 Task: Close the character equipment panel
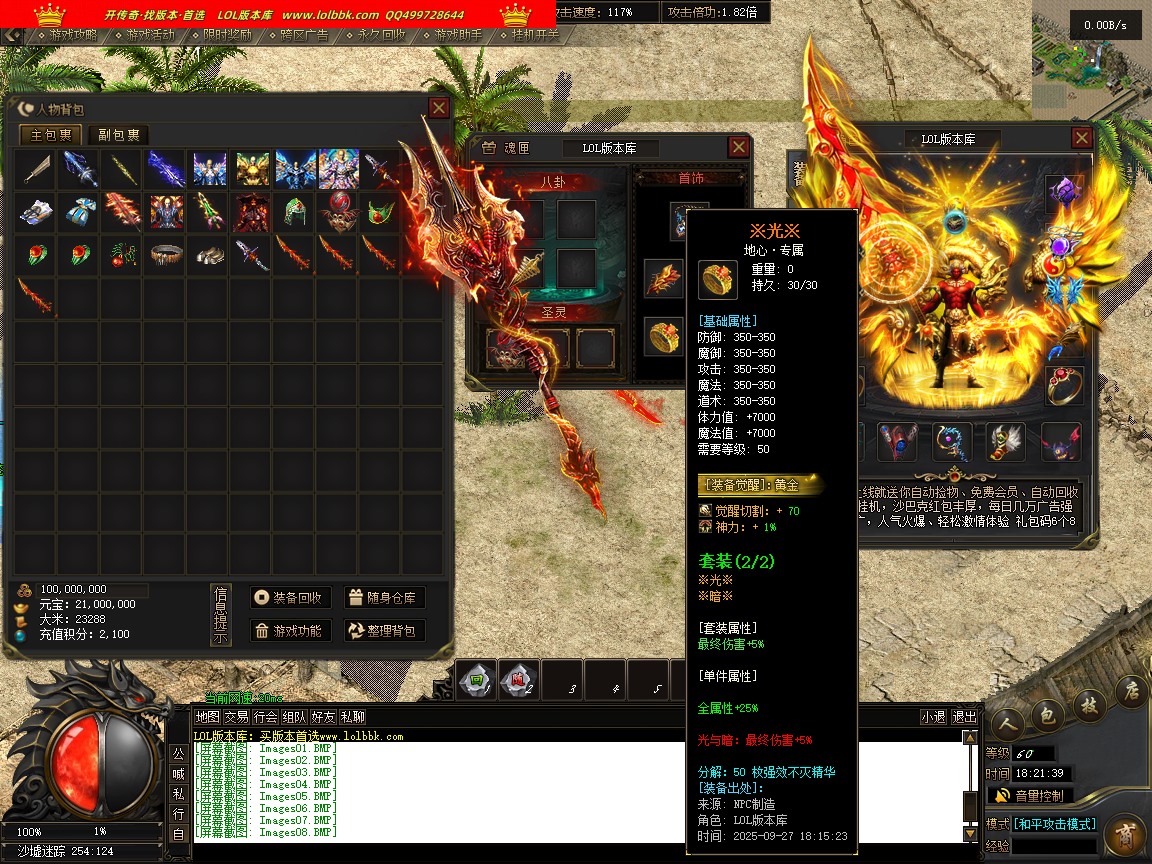pos(1081,138)
